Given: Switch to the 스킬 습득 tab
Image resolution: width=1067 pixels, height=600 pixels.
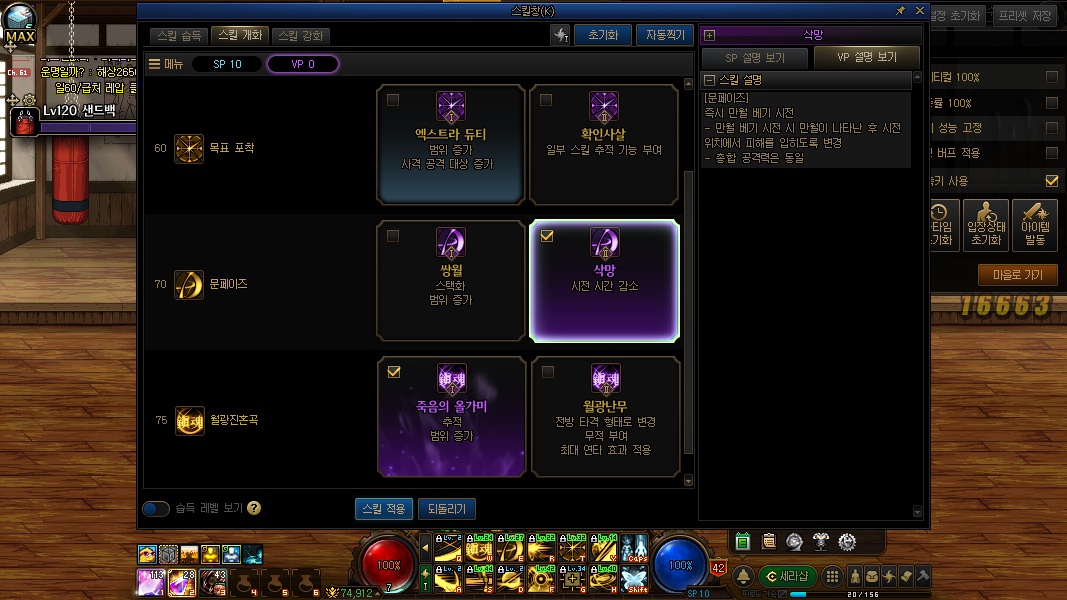Looking at the screenshot, I should click(180, 36).
